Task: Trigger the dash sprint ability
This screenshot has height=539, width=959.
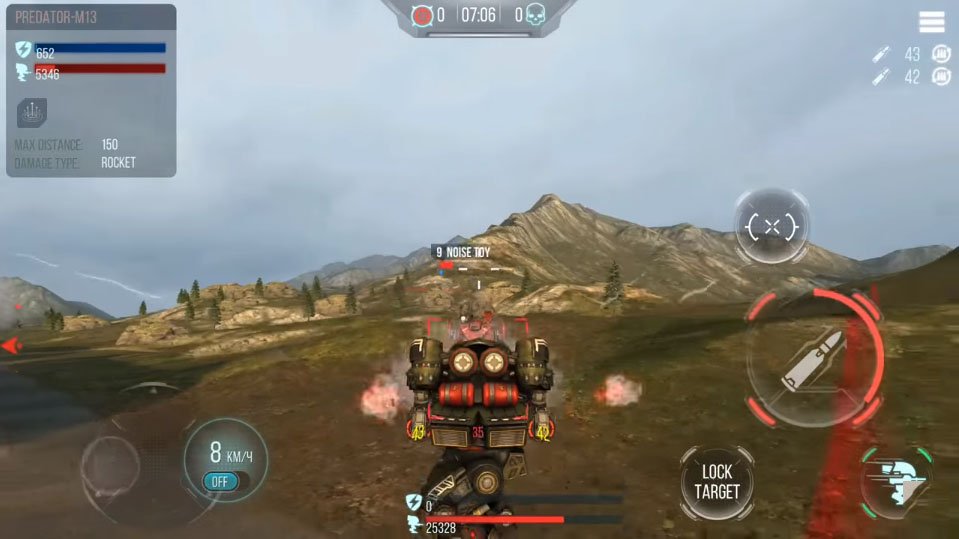Action: (x=896, y=483)
